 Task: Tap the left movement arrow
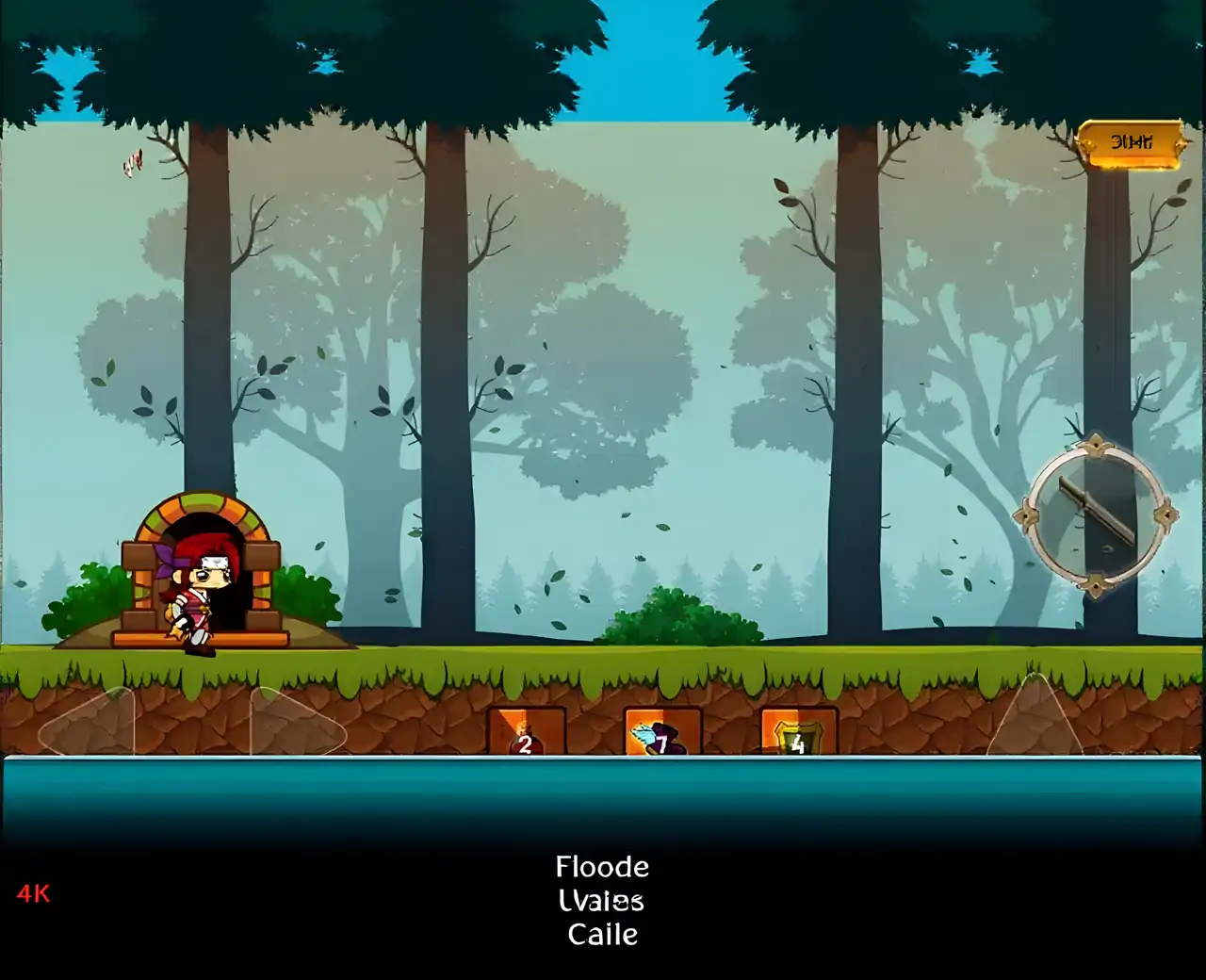[x=87, y=723]
